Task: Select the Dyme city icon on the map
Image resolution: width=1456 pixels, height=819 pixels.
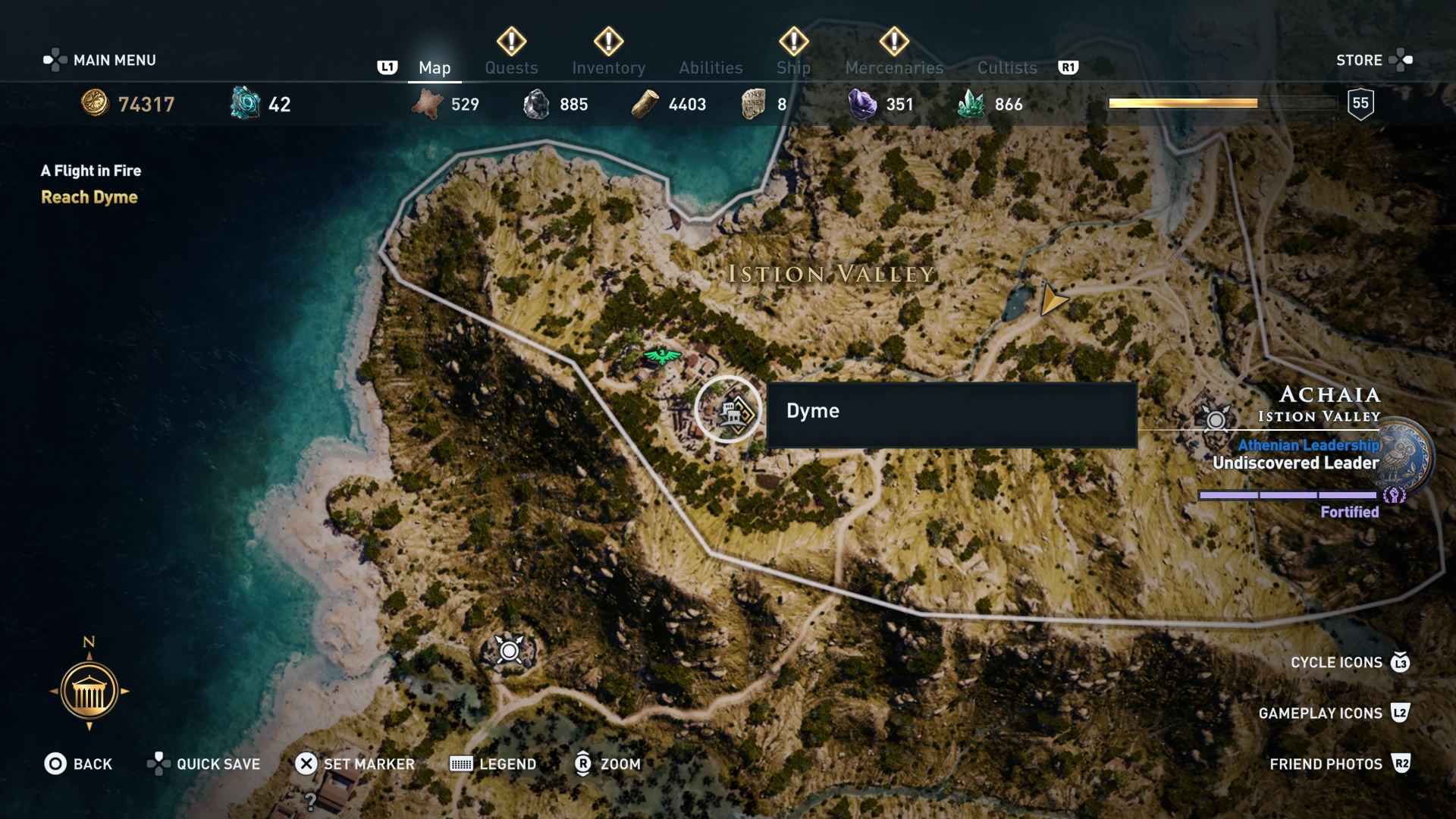Action: click(726, 409)
